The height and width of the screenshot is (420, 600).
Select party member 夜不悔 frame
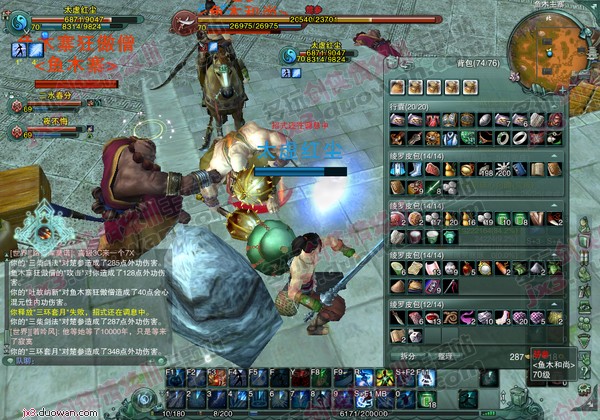[40, 128]
